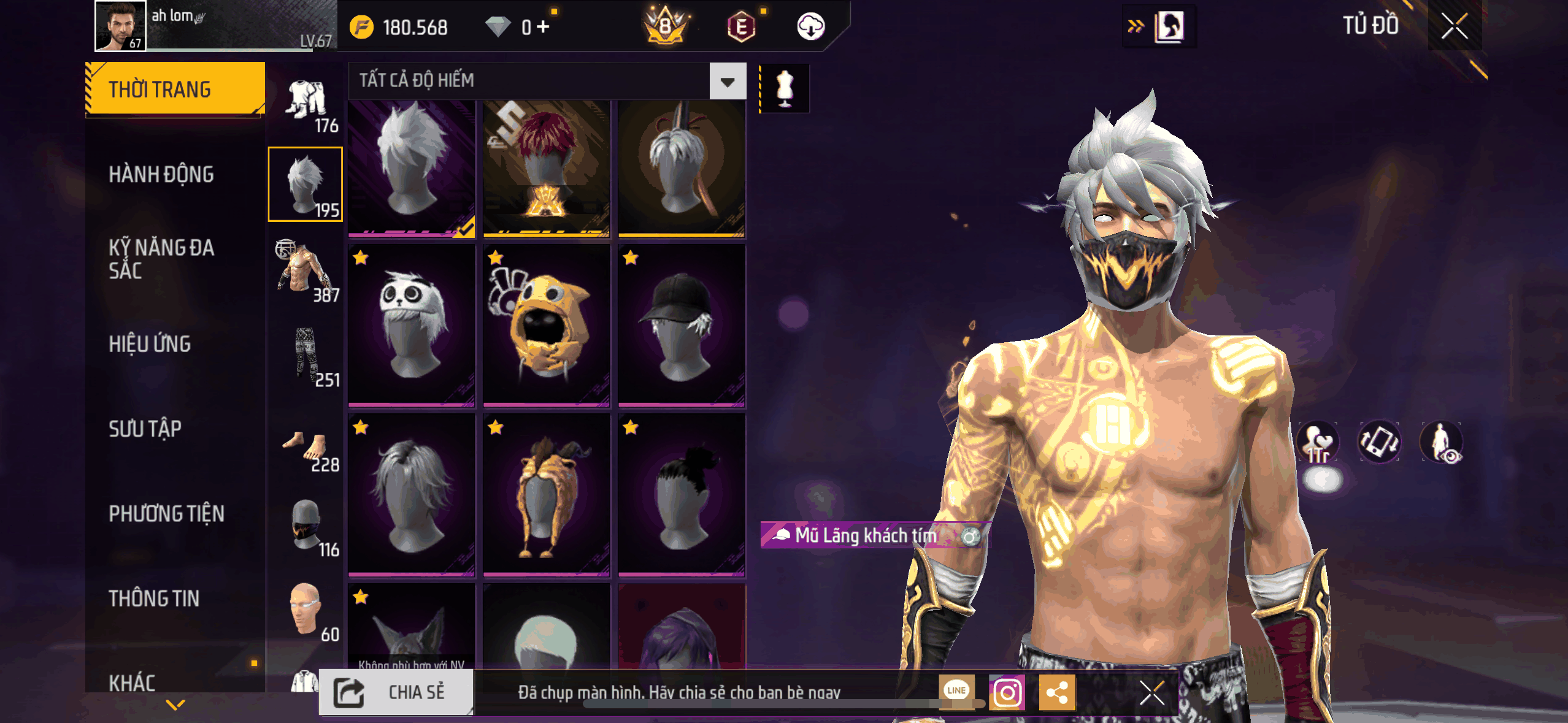Choose the yellow hooded mask item
This screenshot has height=723, width=1568.
547,325
